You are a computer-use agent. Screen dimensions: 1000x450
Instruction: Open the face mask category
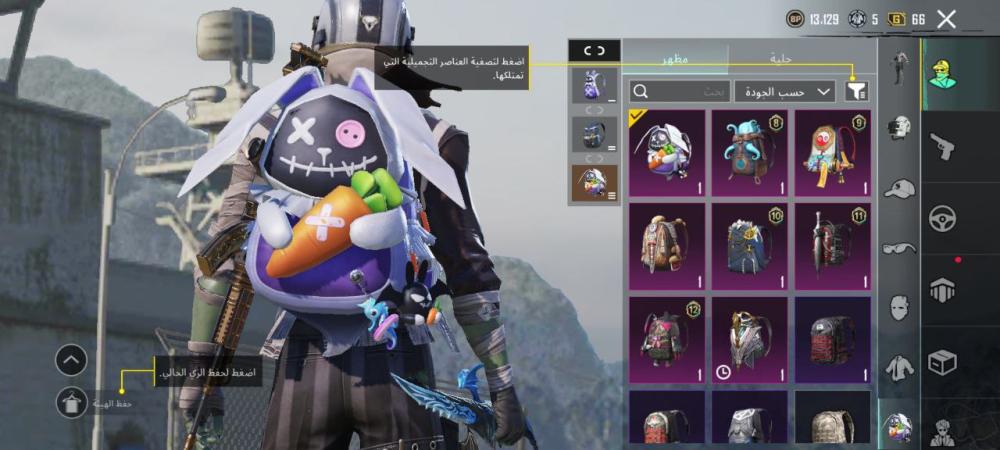click(x=900, y=306)
